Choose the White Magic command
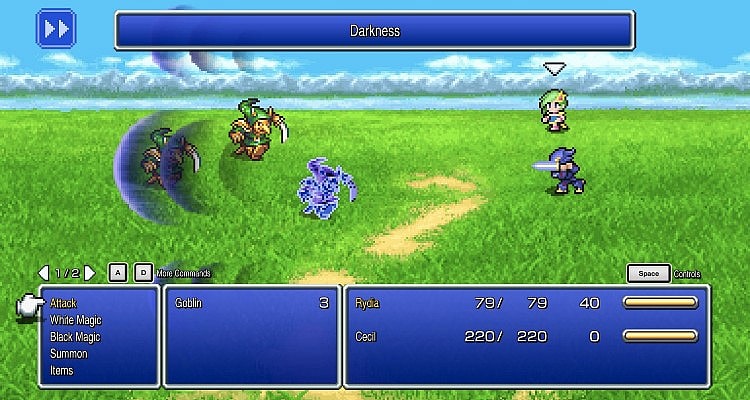750x400 pixels. click(x=76, y=319)
